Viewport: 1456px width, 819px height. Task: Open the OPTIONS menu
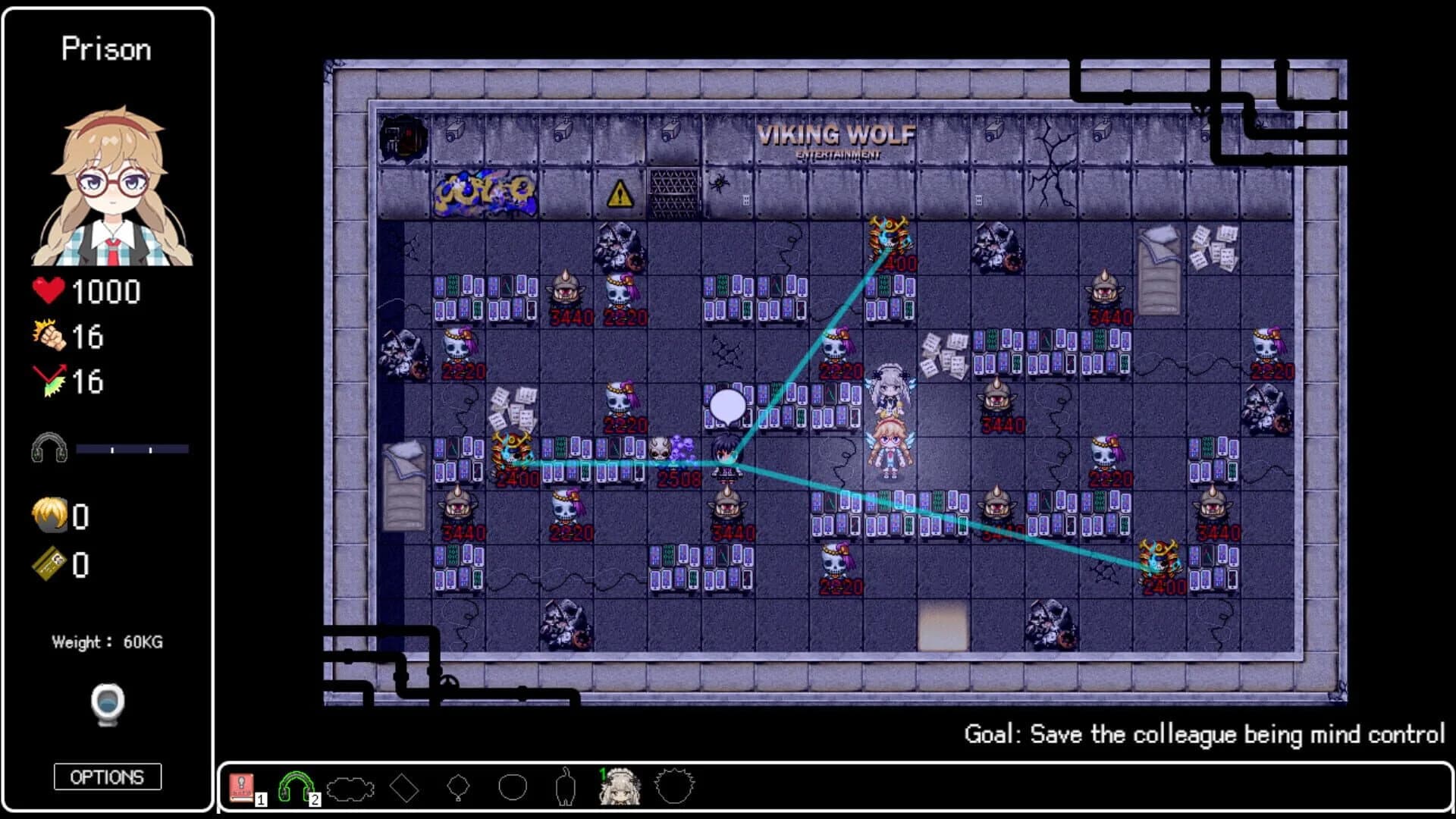pyautogui.click(x=107, y=777)
